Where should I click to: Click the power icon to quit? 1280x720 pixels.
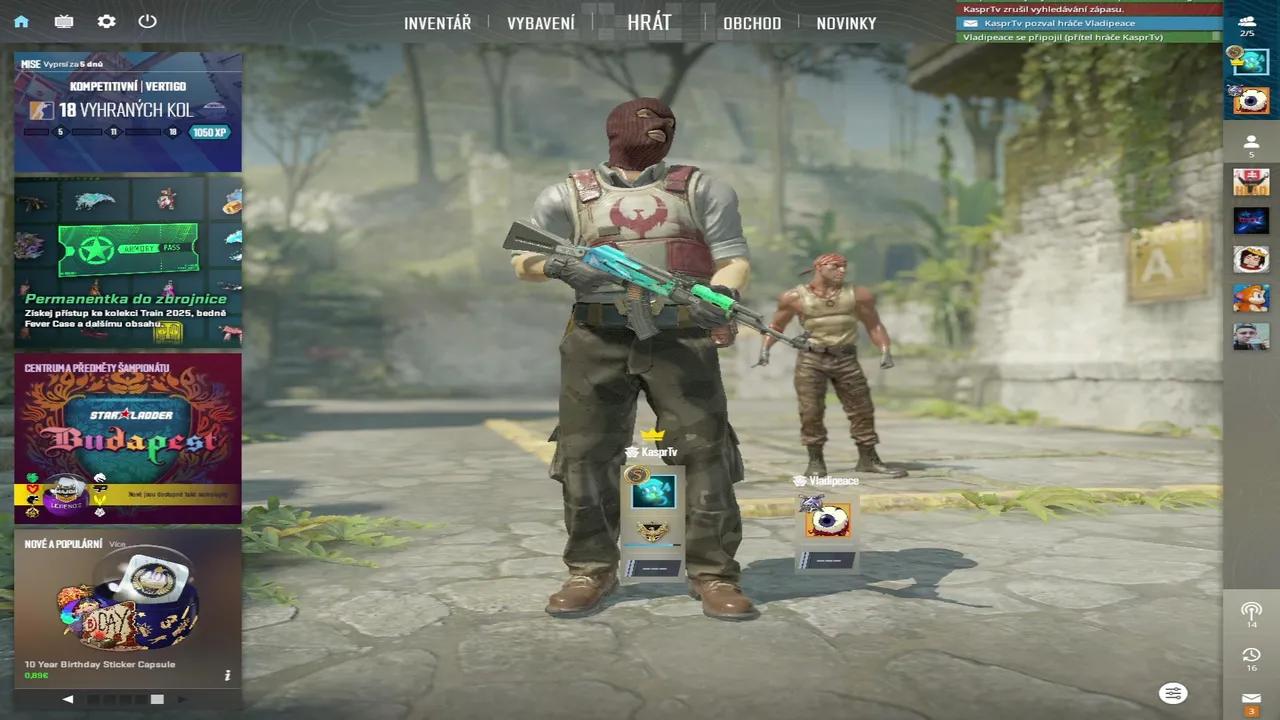point(148,21)
